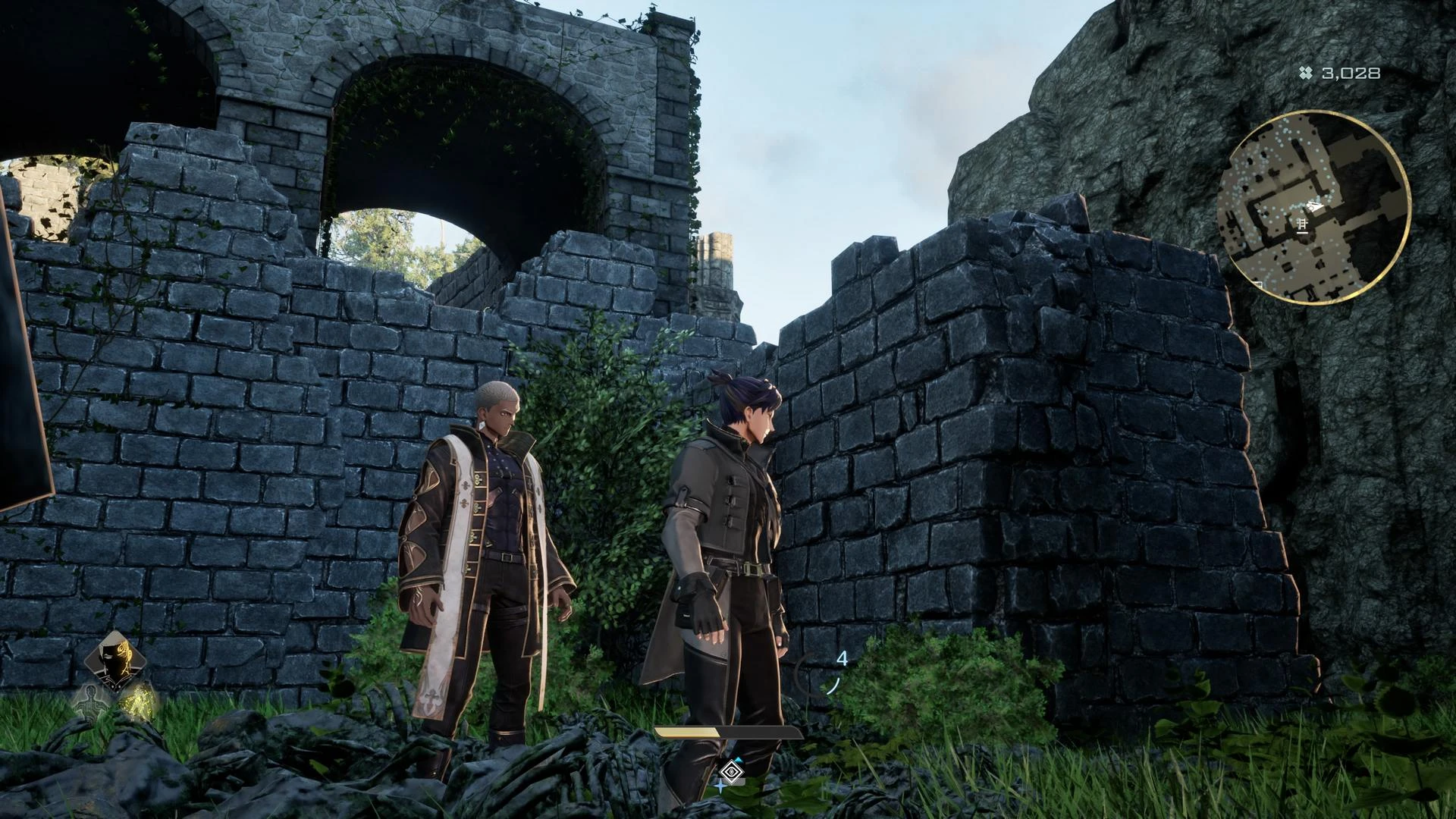1456x819 pixels.
Task: Activate the diamond eye interaction prompt
Action: [x=731, y=771]
